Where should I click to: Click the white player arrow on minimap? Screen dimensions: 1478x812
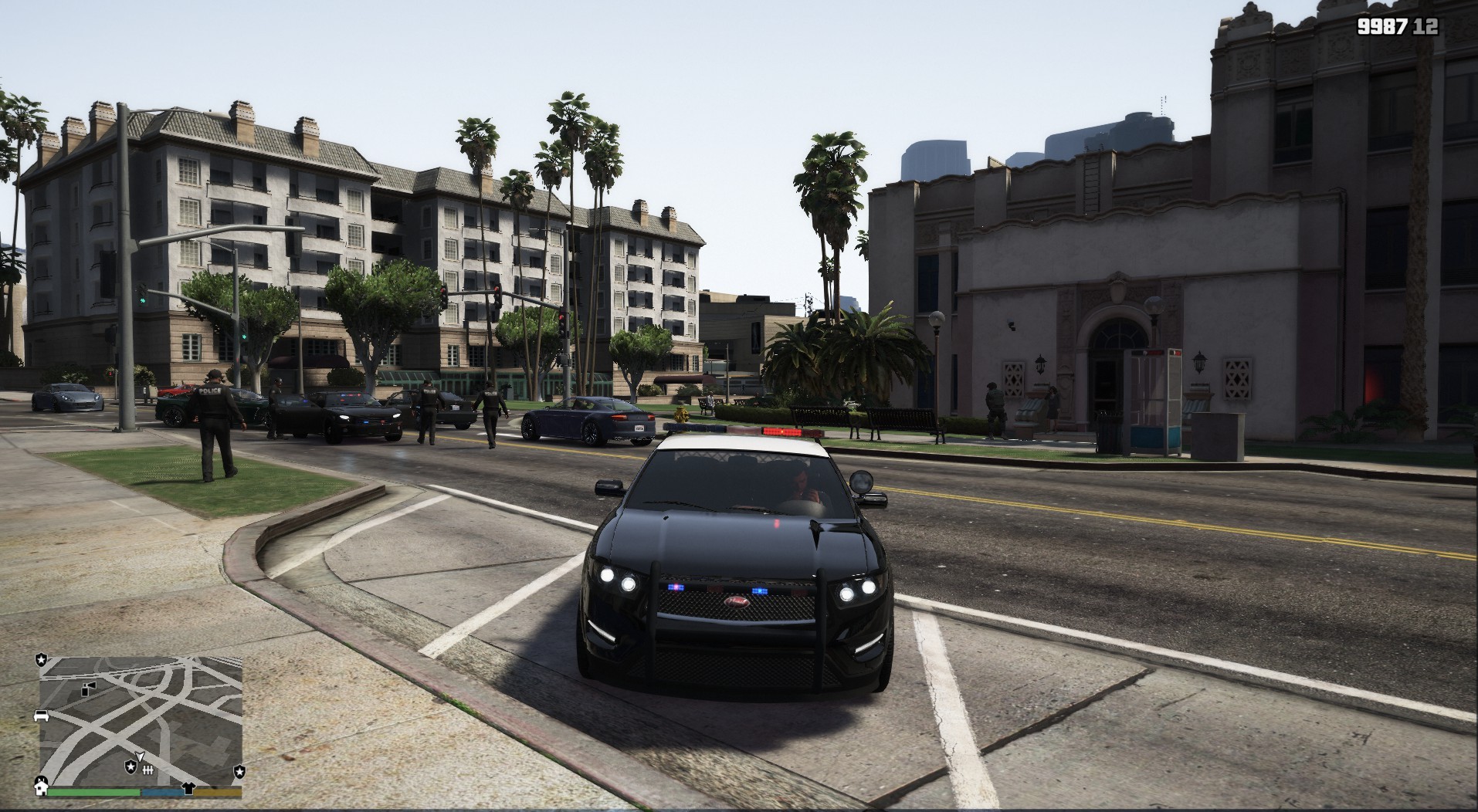coord(139,755)
